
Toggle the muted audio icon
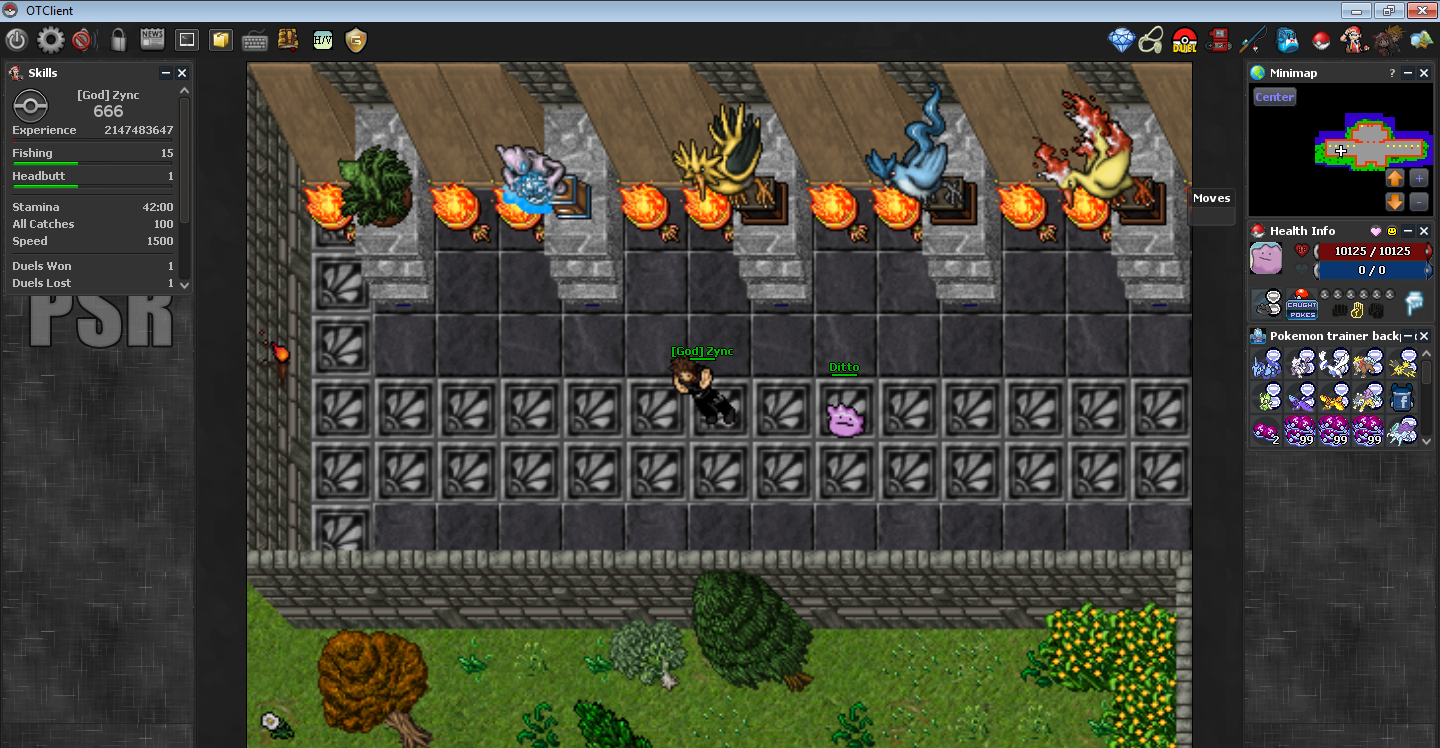[82, 40]
